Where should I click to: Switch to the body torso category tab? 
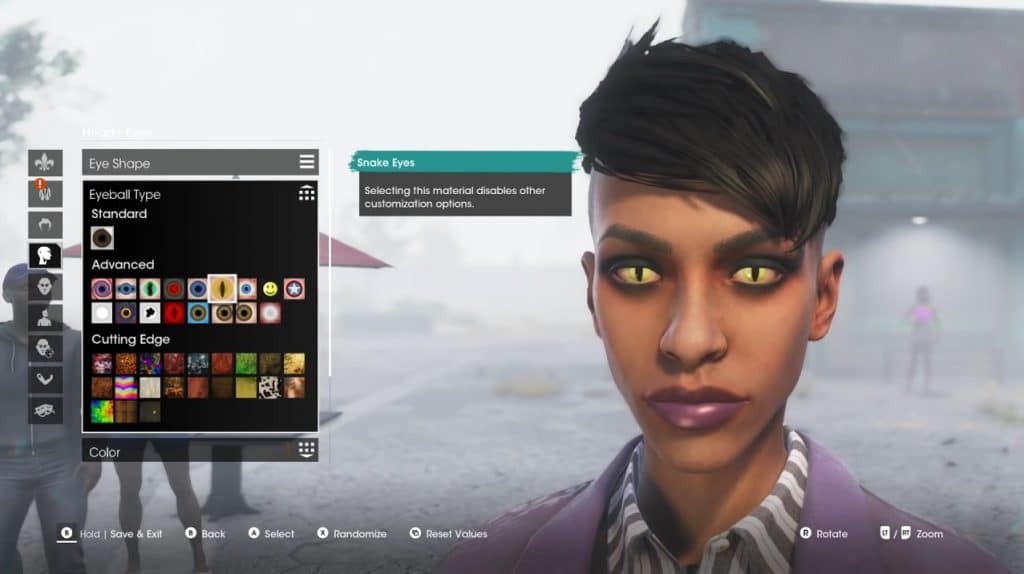coord(45,317)
